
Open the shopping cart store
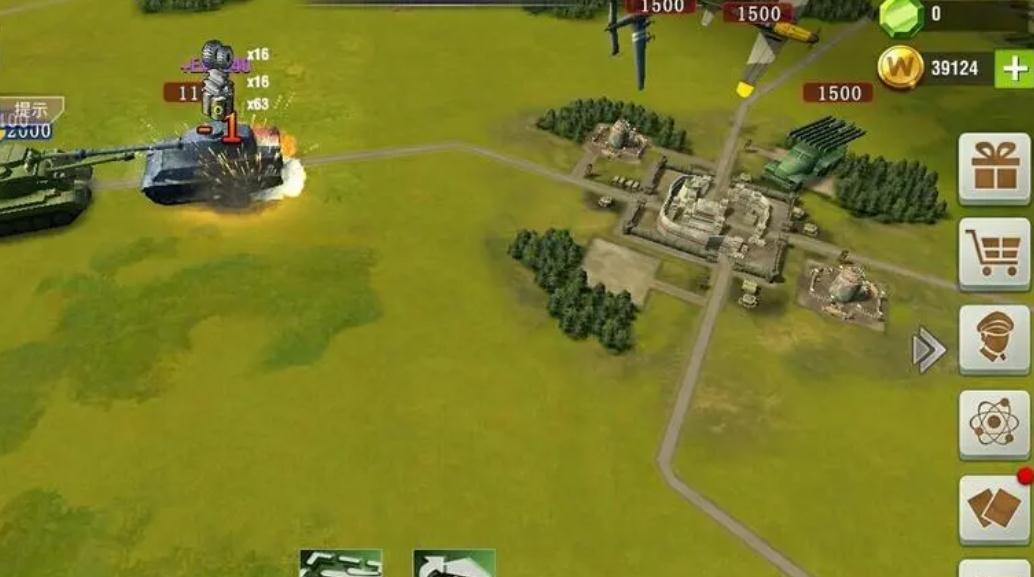994,253
